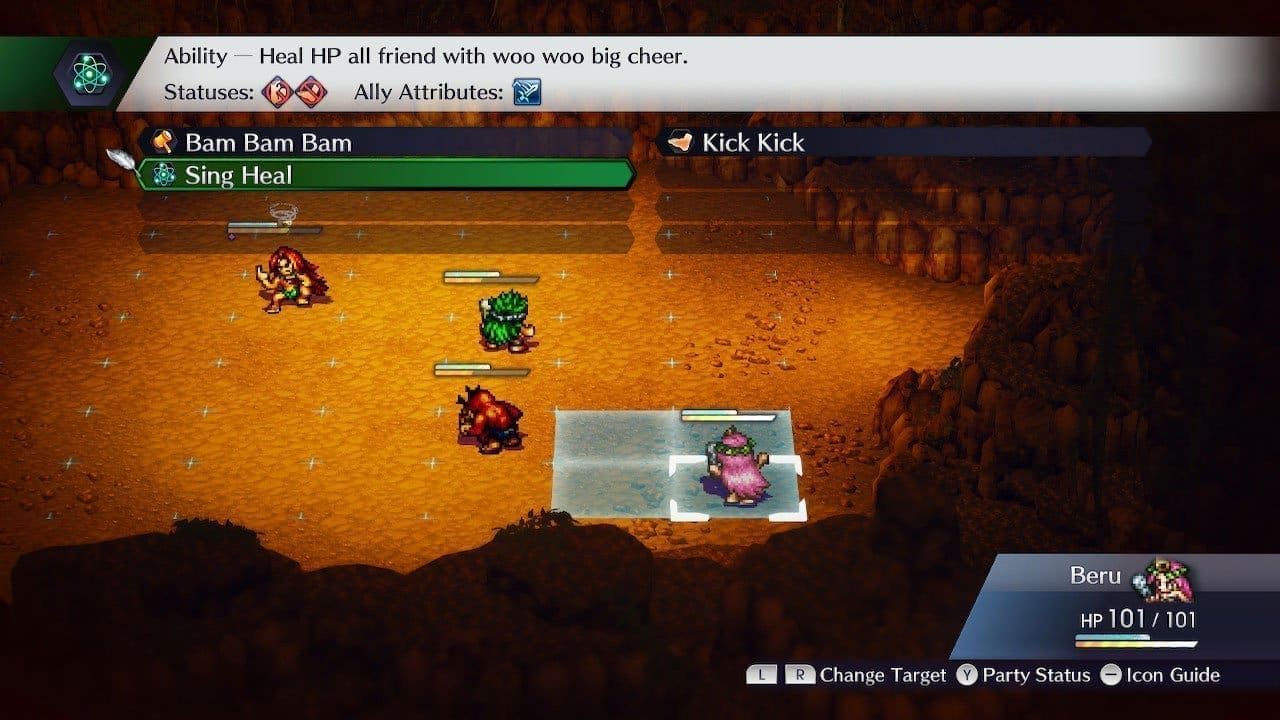Viewport: 1280px width, 720px height.
Task: Target Beru on the highlighted tile
Action: click(x=737, y=467)
